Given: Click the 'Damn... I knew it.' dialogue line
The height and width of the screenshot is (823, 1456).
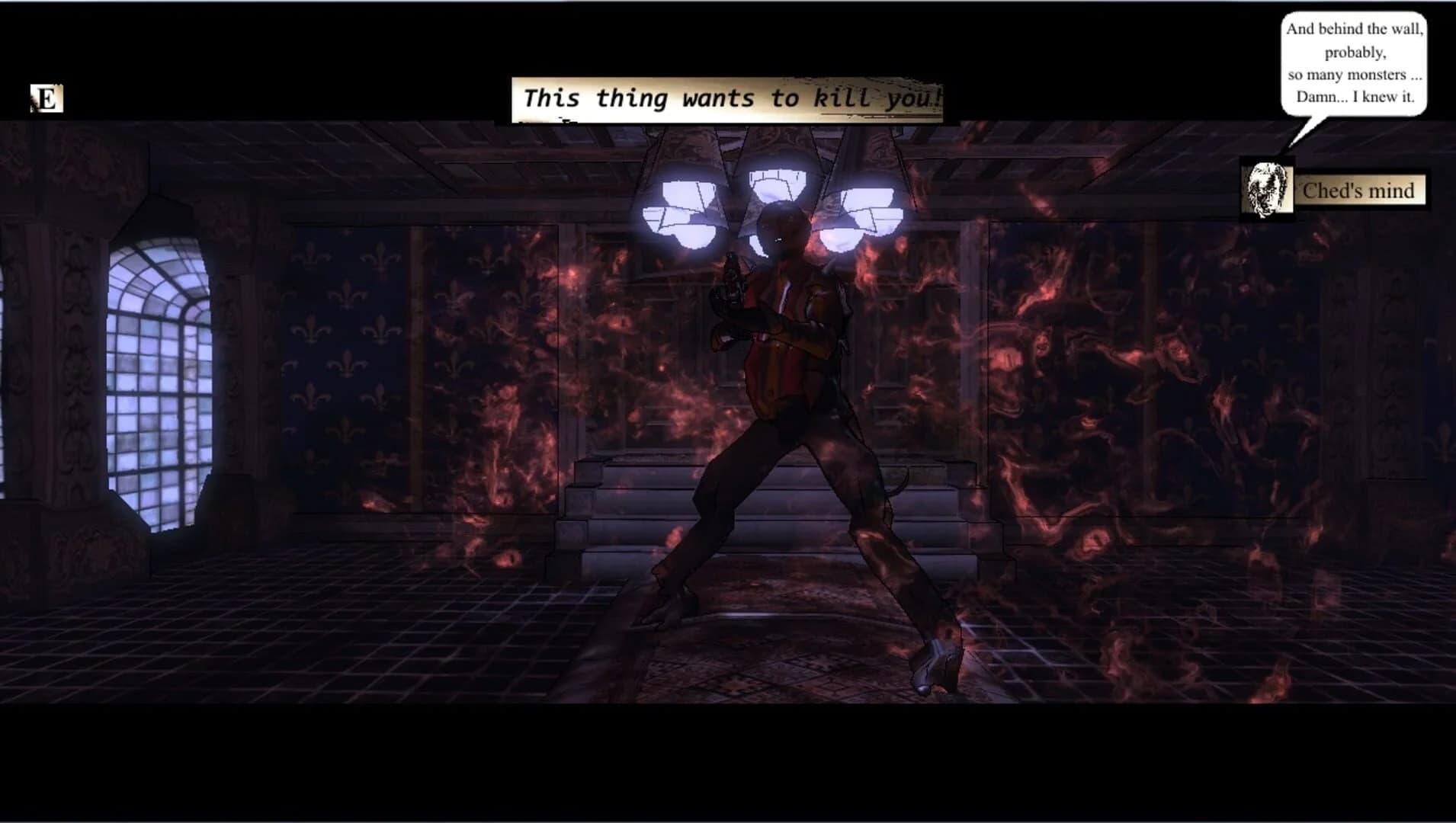Looking at the screenshot, I should click(1357, 98).
